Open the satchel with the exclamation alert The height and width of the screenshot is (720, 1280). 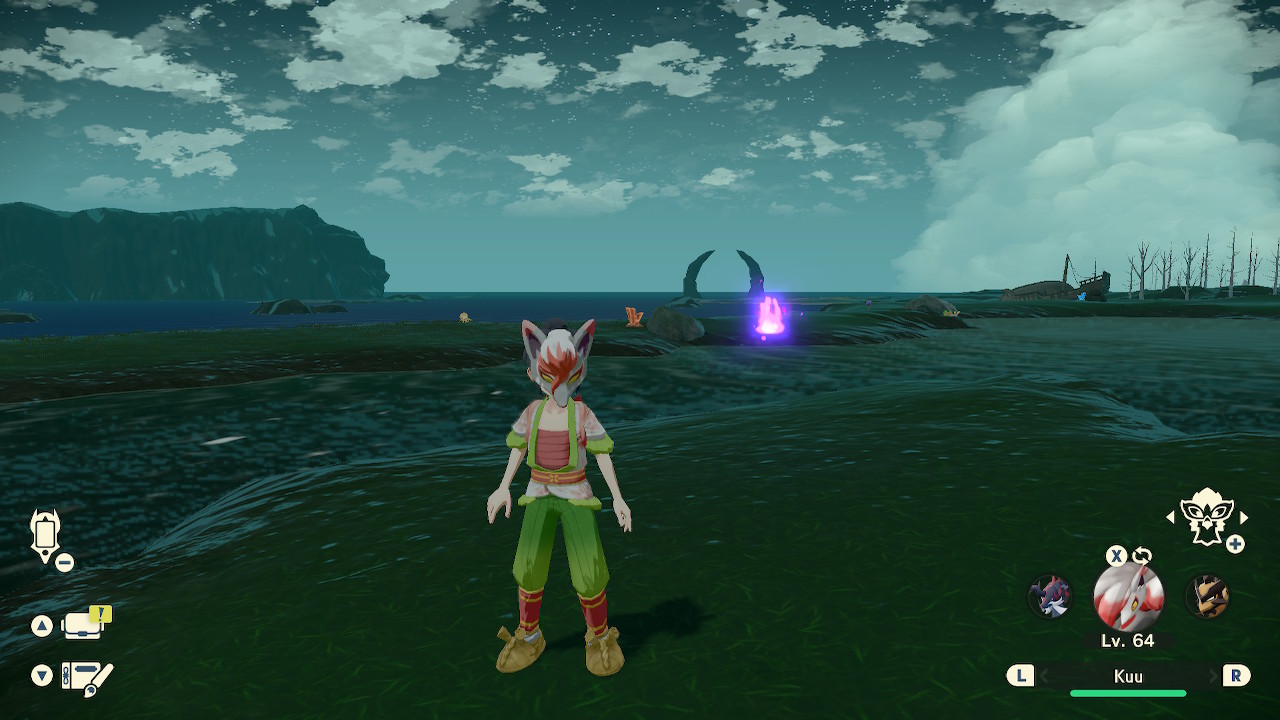tap(84, 625)
